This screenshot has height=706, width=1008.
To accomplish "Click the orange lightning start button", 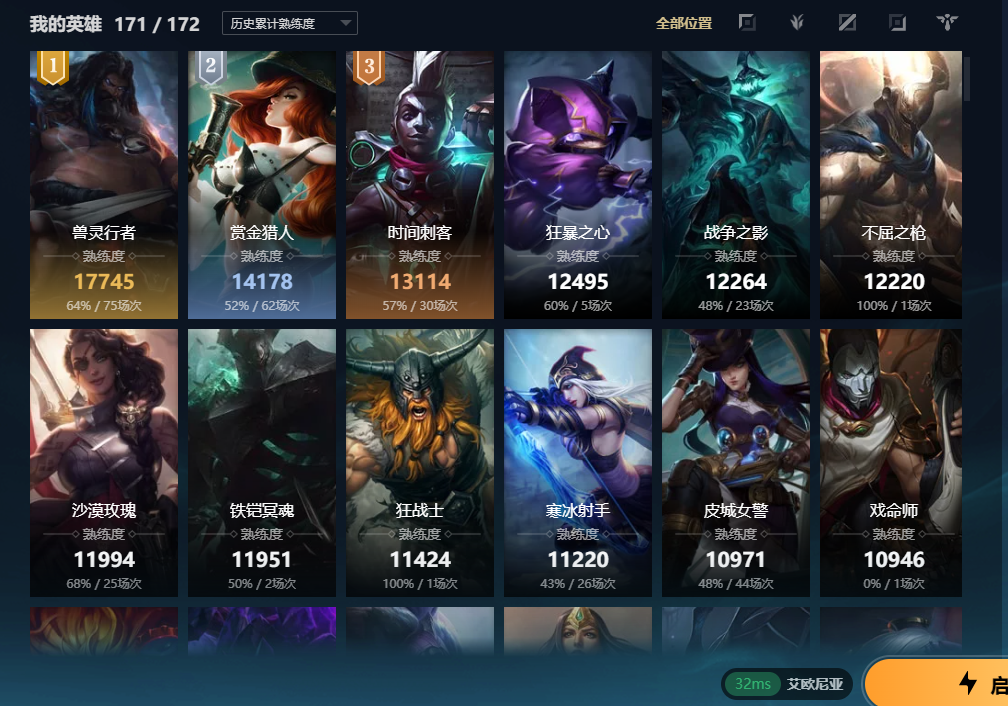I will (x=940, y=683).
